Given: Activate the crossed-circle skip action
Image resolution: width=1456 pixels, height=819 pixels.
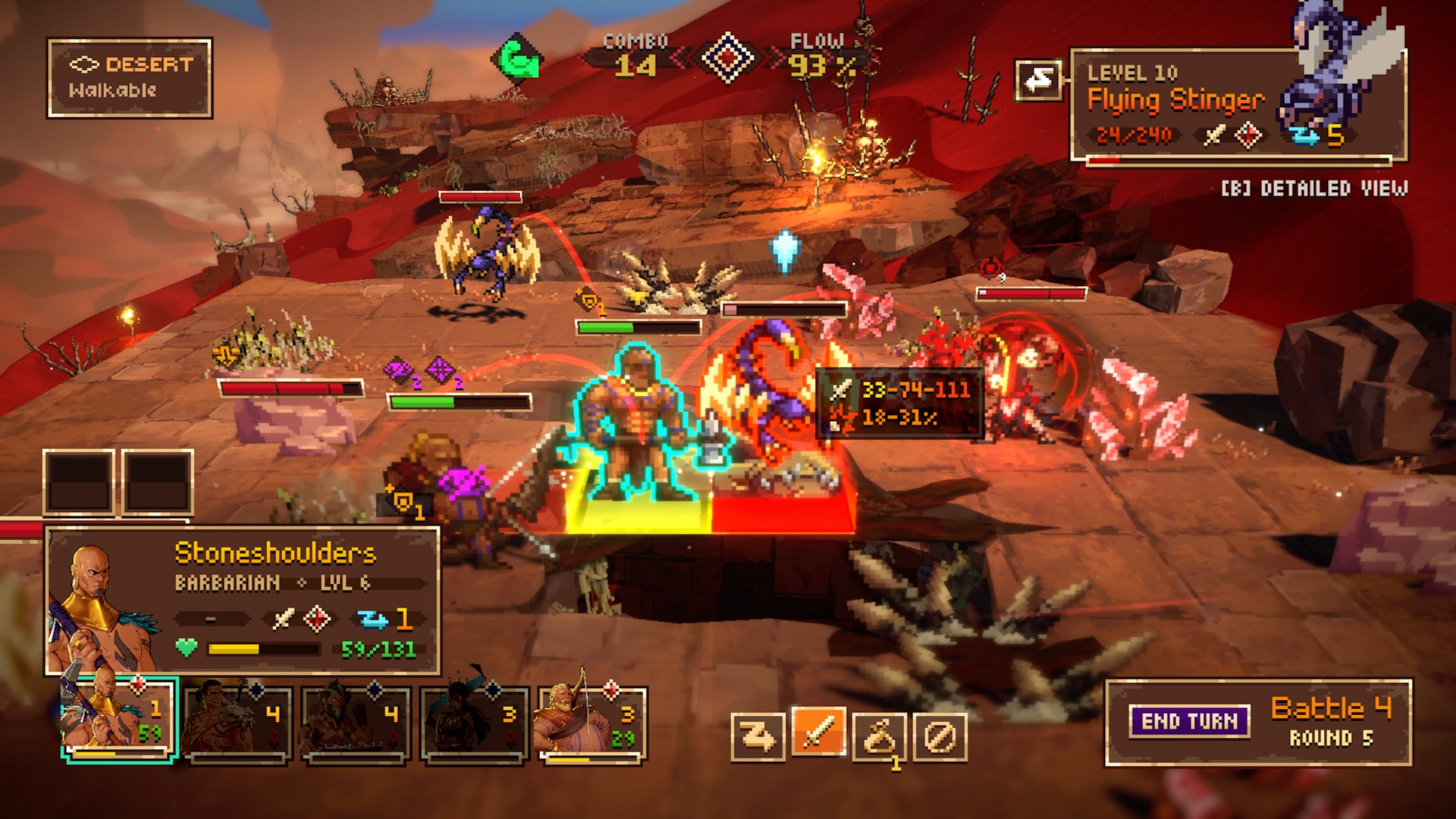Looking at the screenshot, I should (x=940, y=736).
